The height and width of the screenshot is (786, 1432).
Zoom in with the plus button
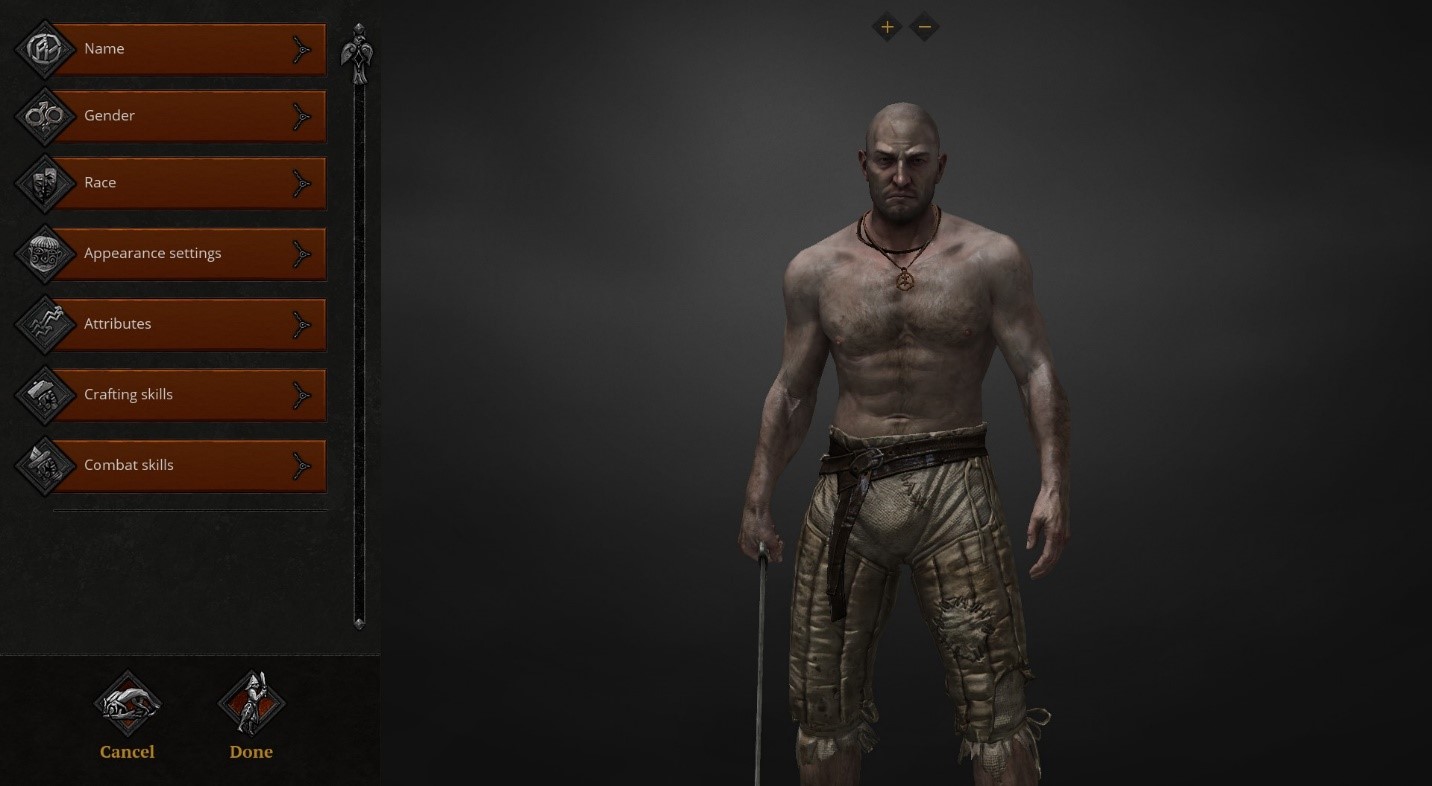(887, 27)
